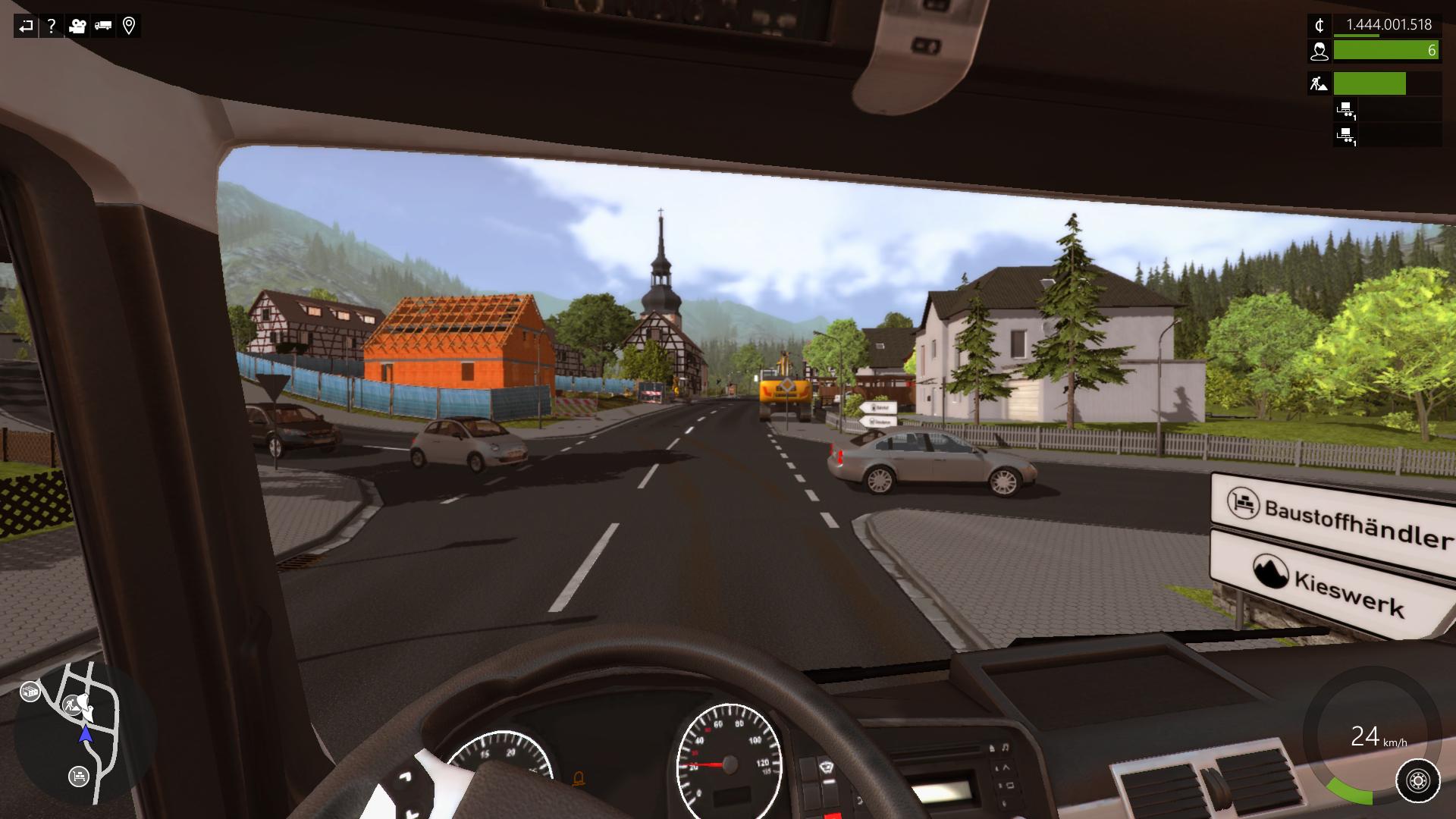Open the construction site mission tracker icon

(x=1319, y=83)
